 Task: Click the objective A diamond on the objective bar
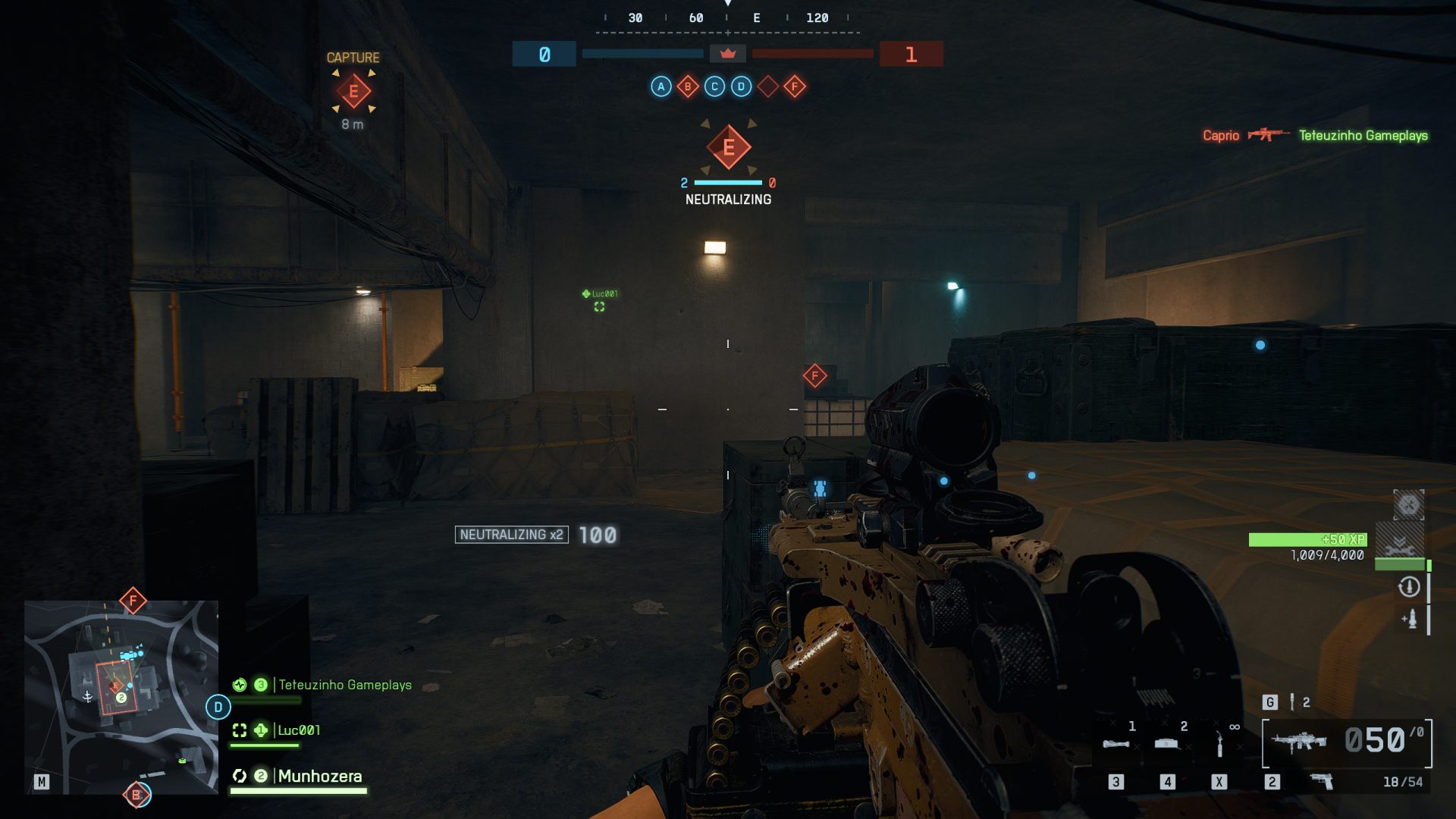point(660,86)
